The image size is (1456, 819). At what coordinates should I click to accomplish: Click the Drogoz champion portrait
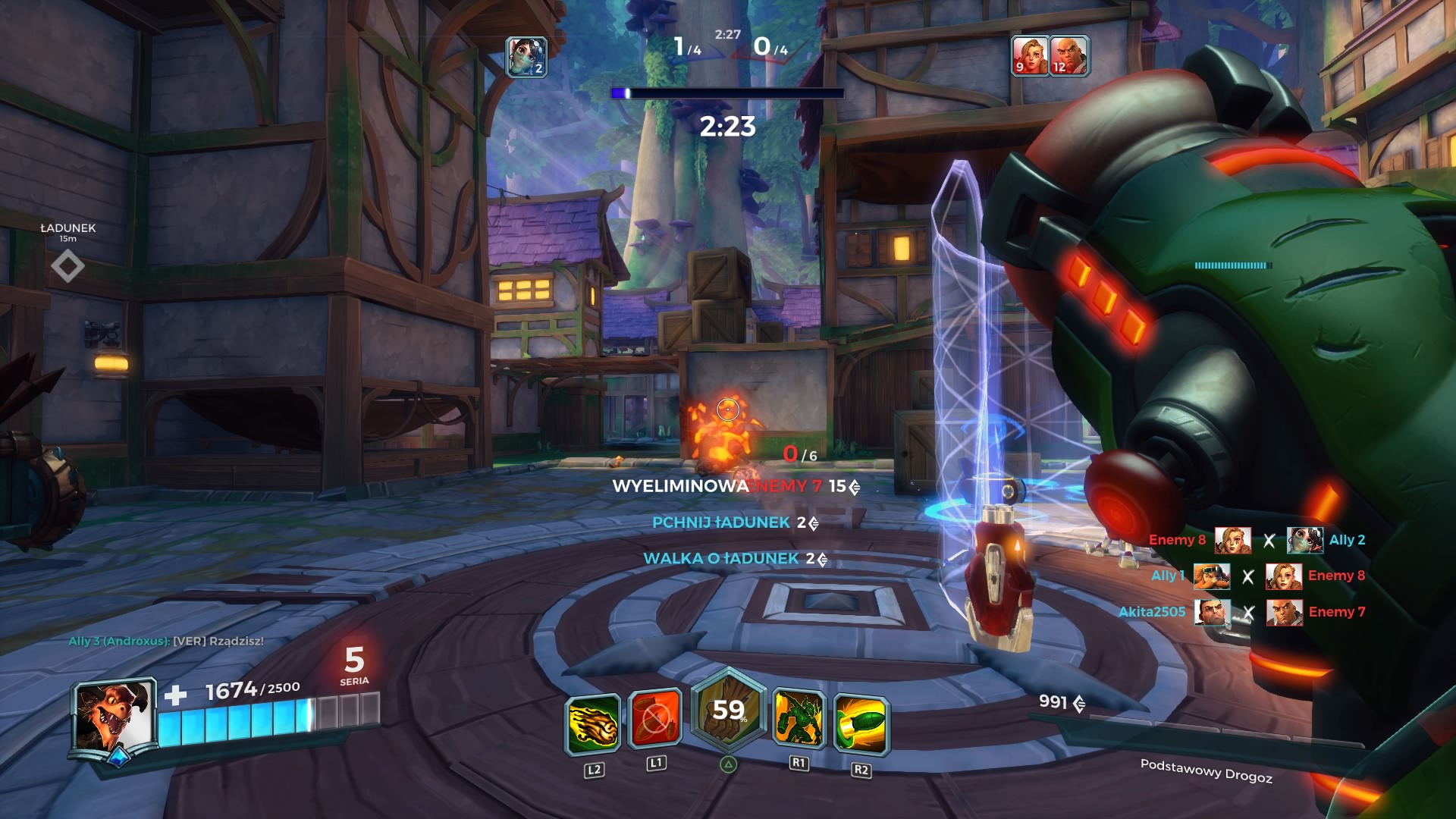tap(114, 717)
